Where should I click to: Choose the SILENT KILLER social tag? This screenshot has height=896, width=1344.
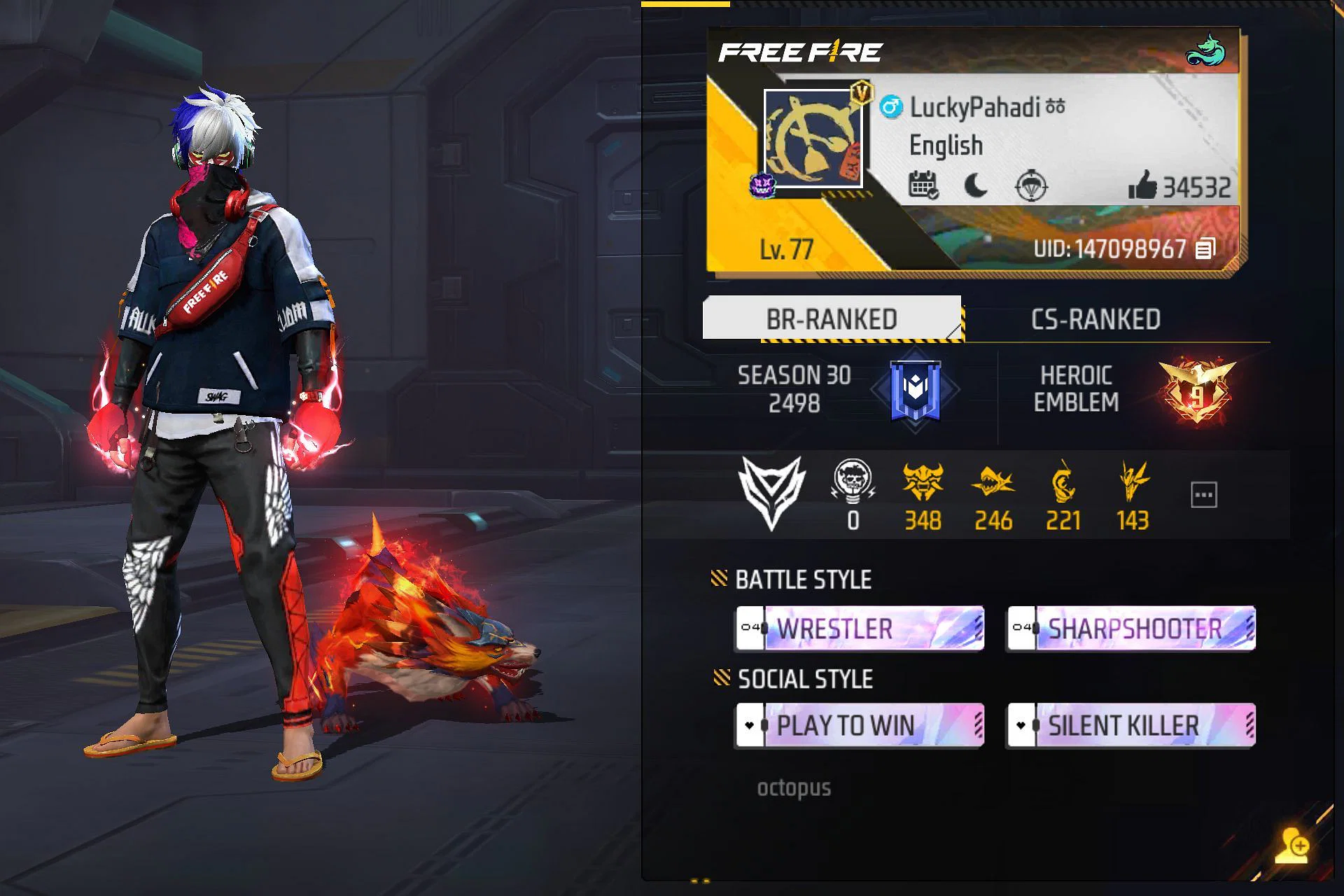1131,726
